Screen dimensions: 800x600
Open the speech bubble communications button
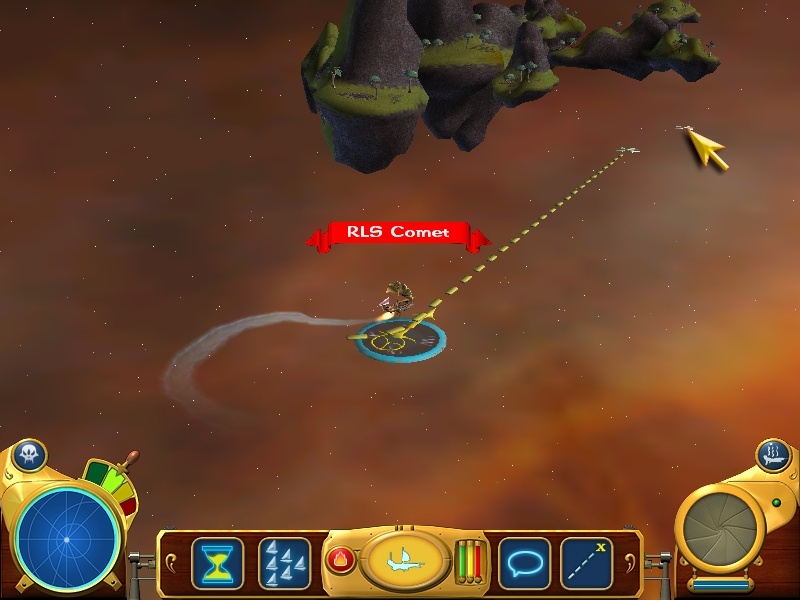(524, 562)
